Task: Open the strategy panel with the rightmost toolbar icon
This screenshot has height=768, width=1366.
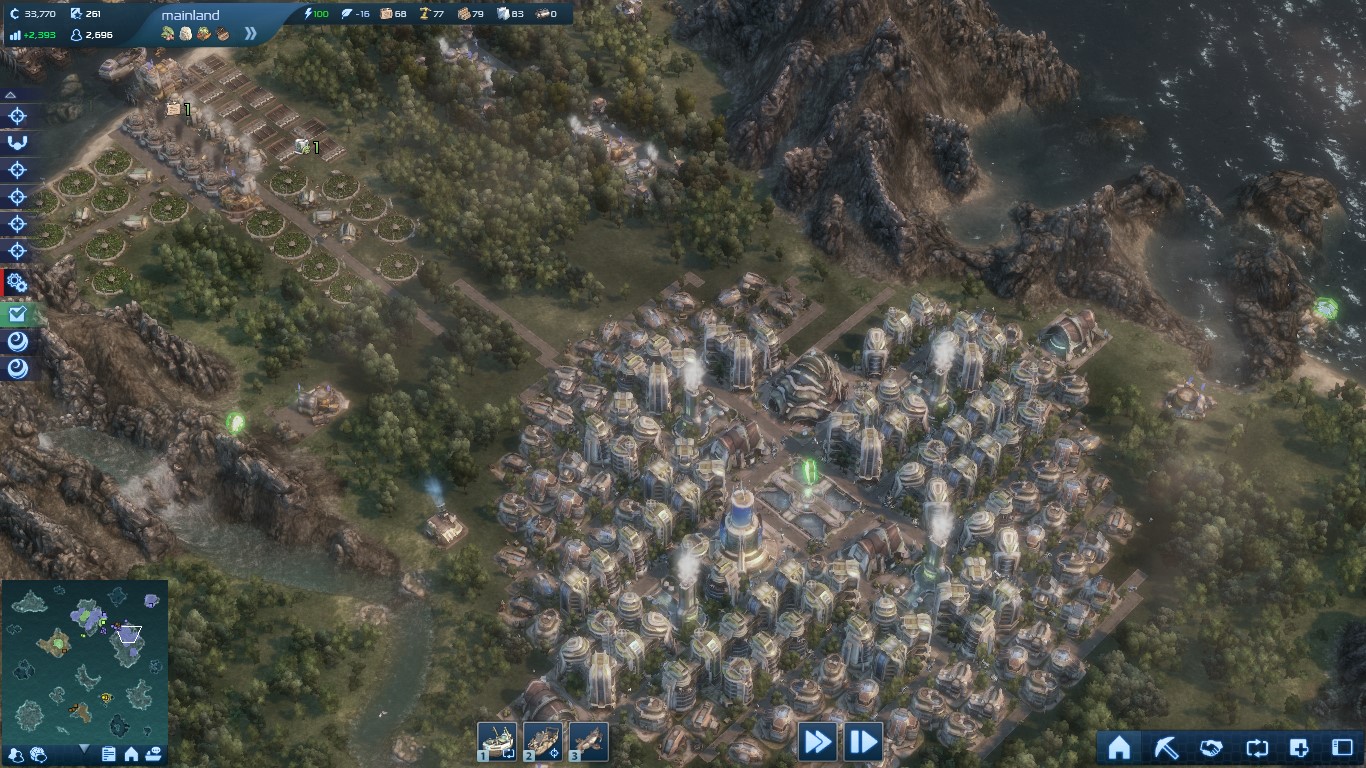Action: (1343, 748)
